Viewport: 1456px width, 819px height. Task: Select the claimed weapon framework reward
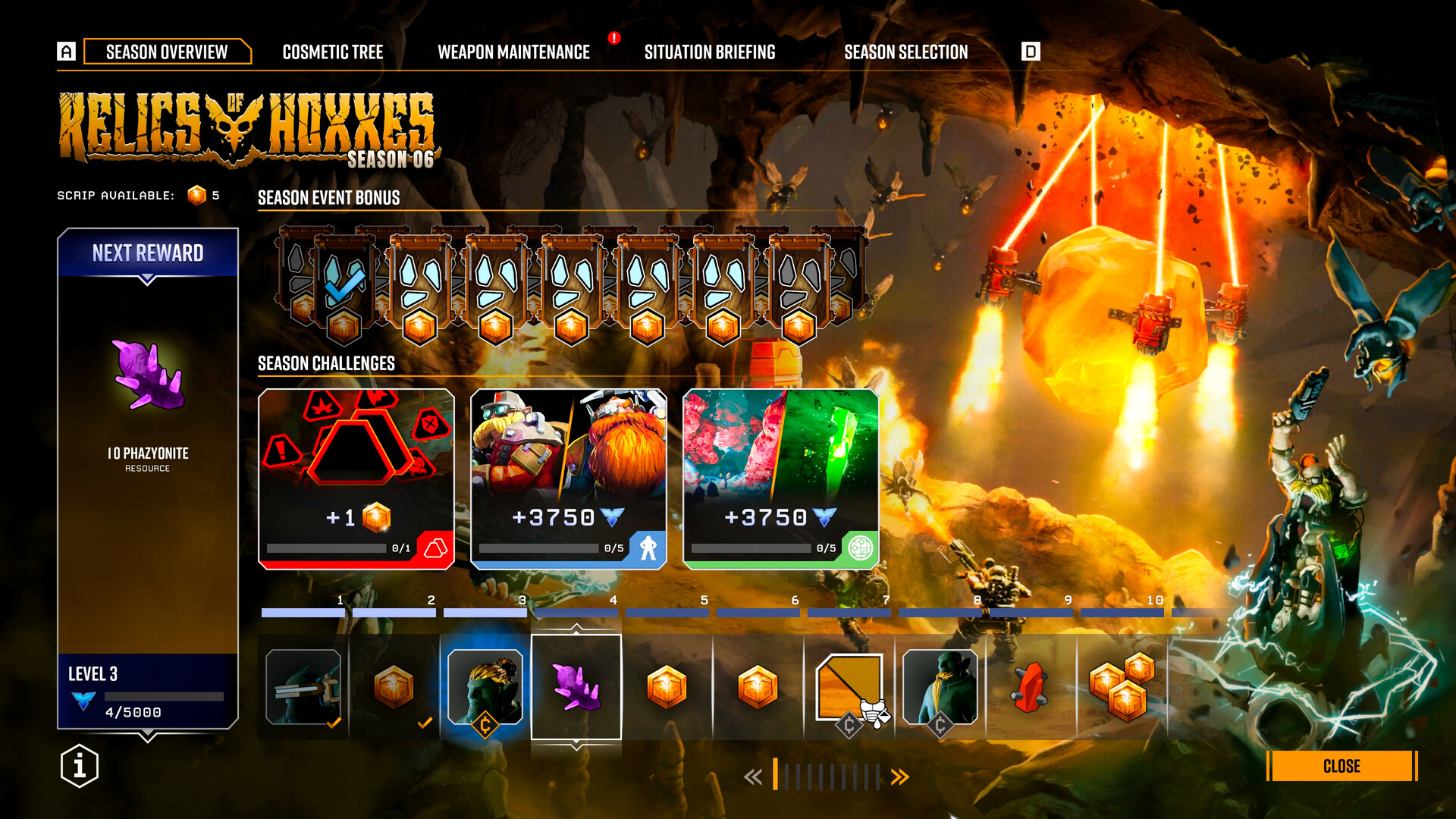[303, 686]
